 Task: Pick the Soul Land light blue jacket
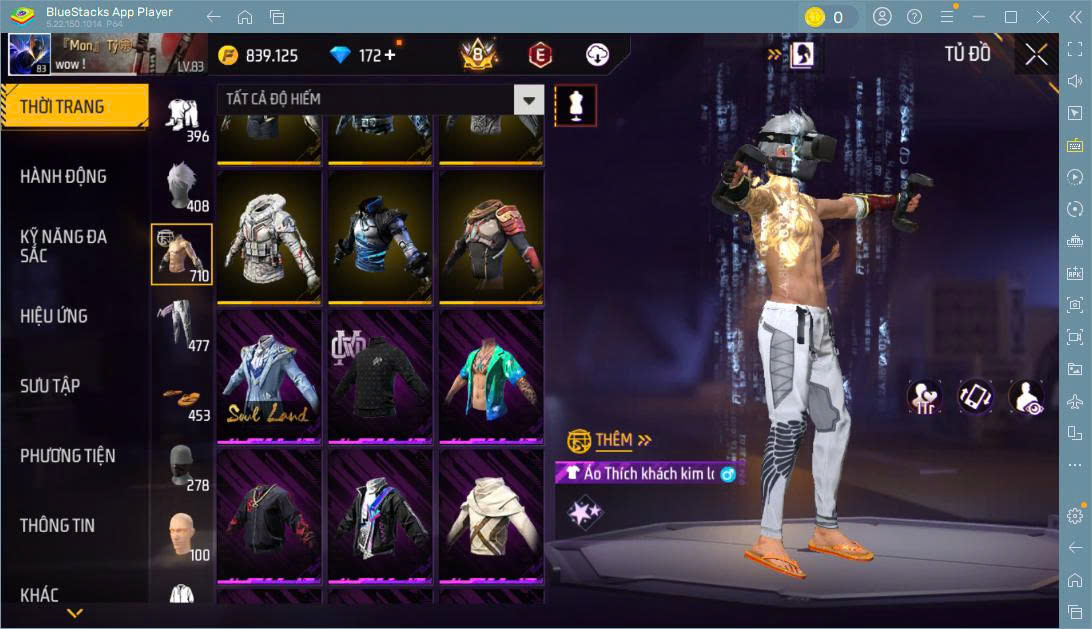(x=269, y=375)
